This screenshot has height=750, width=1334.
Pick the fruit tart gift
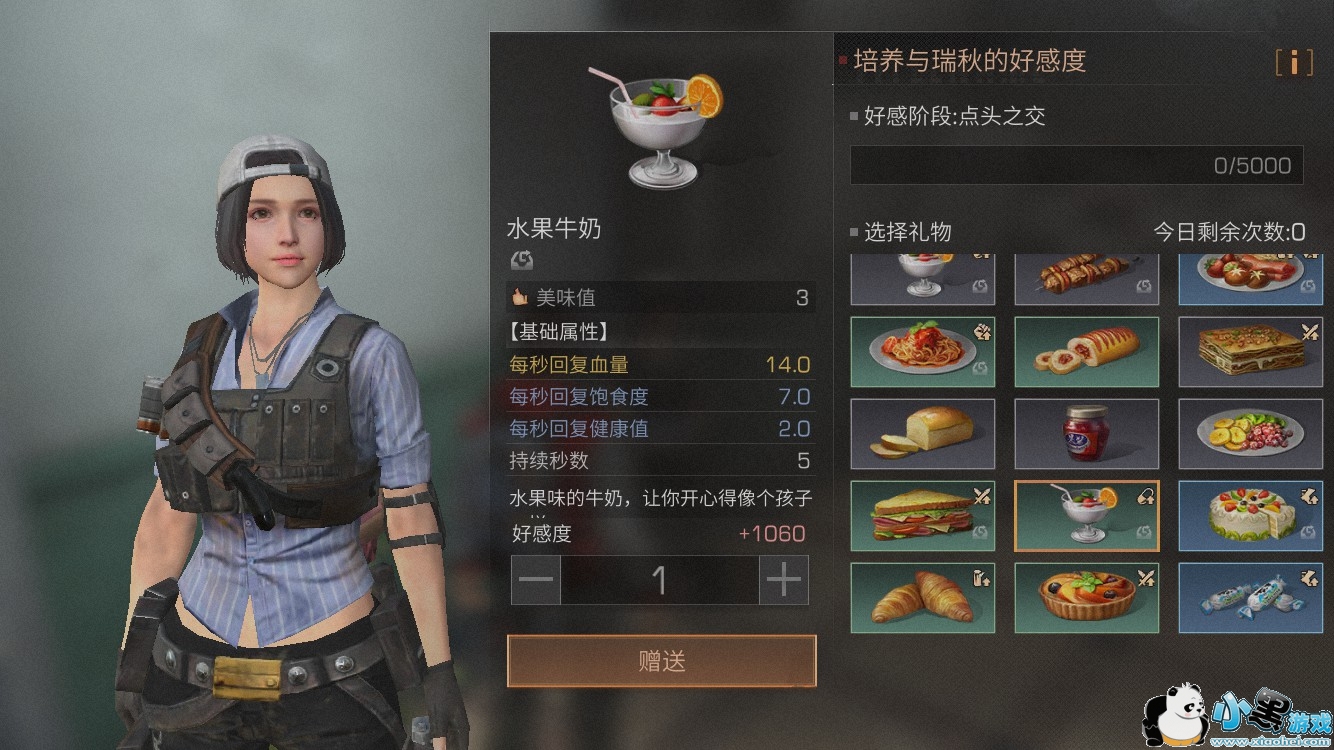[x=1086, y=598]
